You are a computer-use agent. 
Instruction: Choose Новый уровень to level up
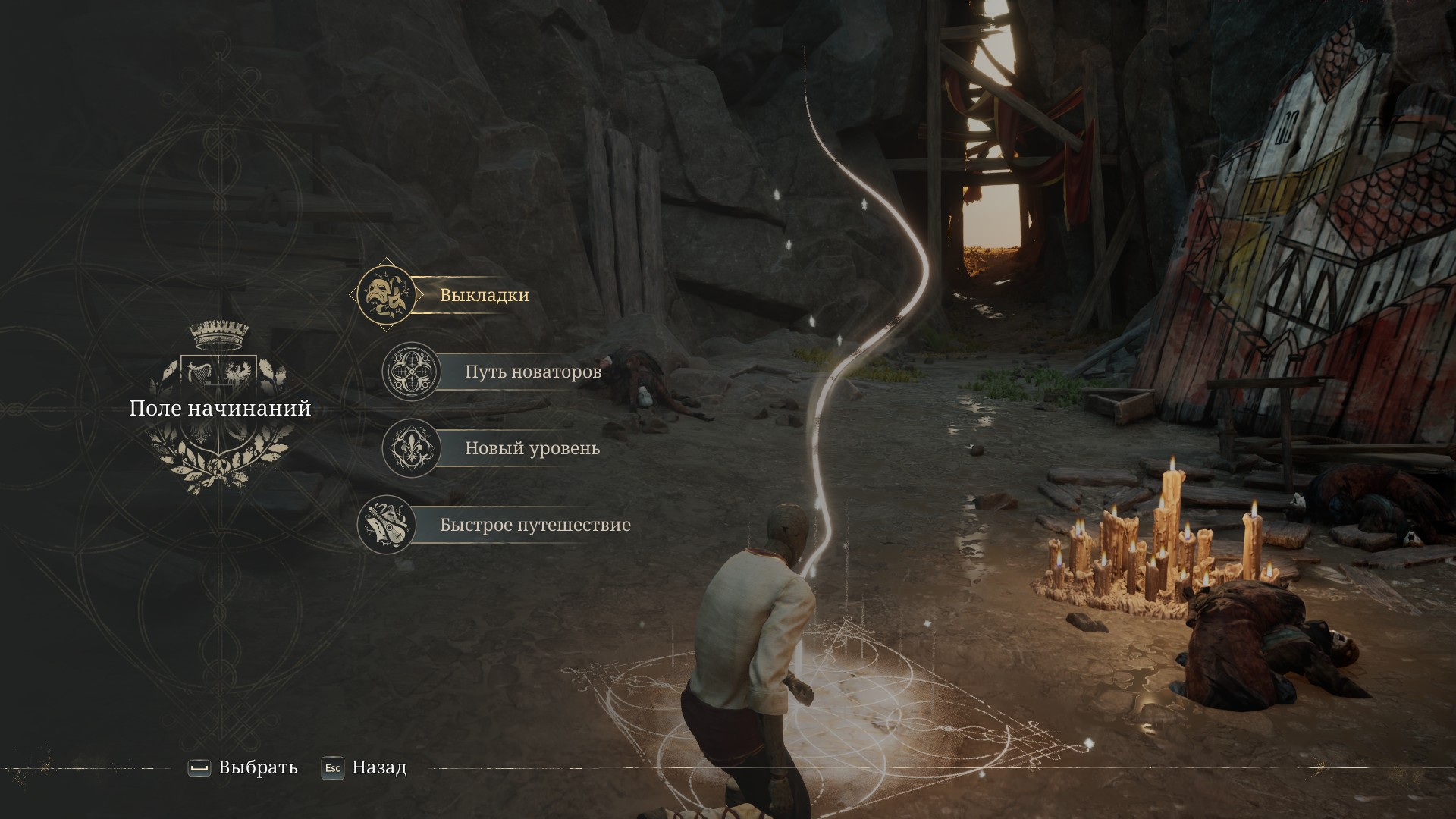click(532, 448)
